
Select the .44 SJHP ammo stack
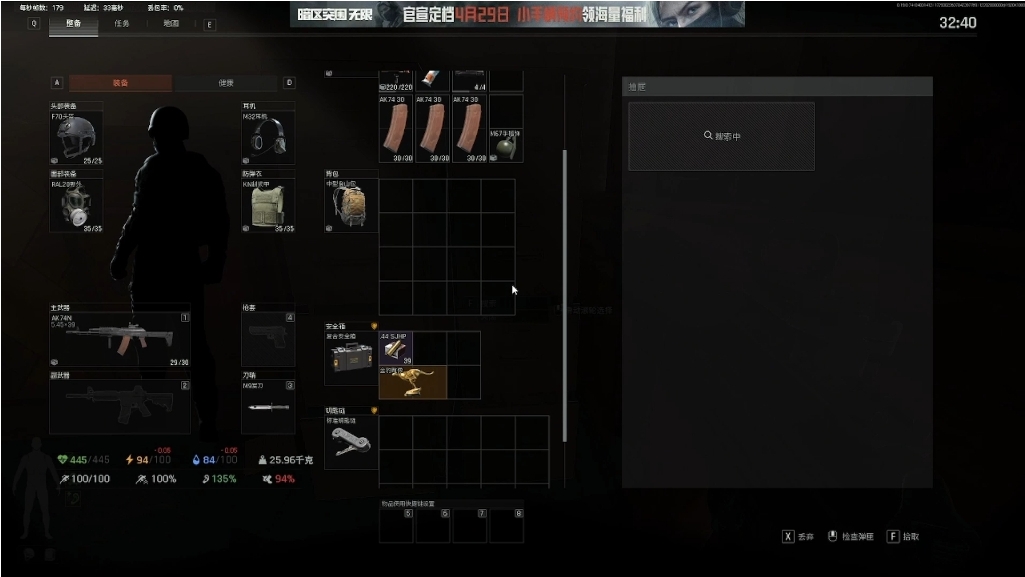click(396, 348)
